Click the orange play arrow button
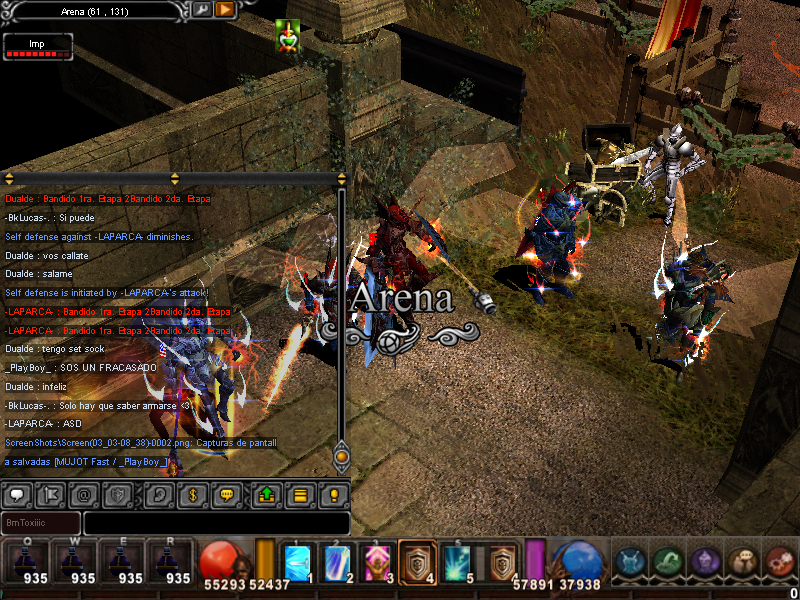 225,9
